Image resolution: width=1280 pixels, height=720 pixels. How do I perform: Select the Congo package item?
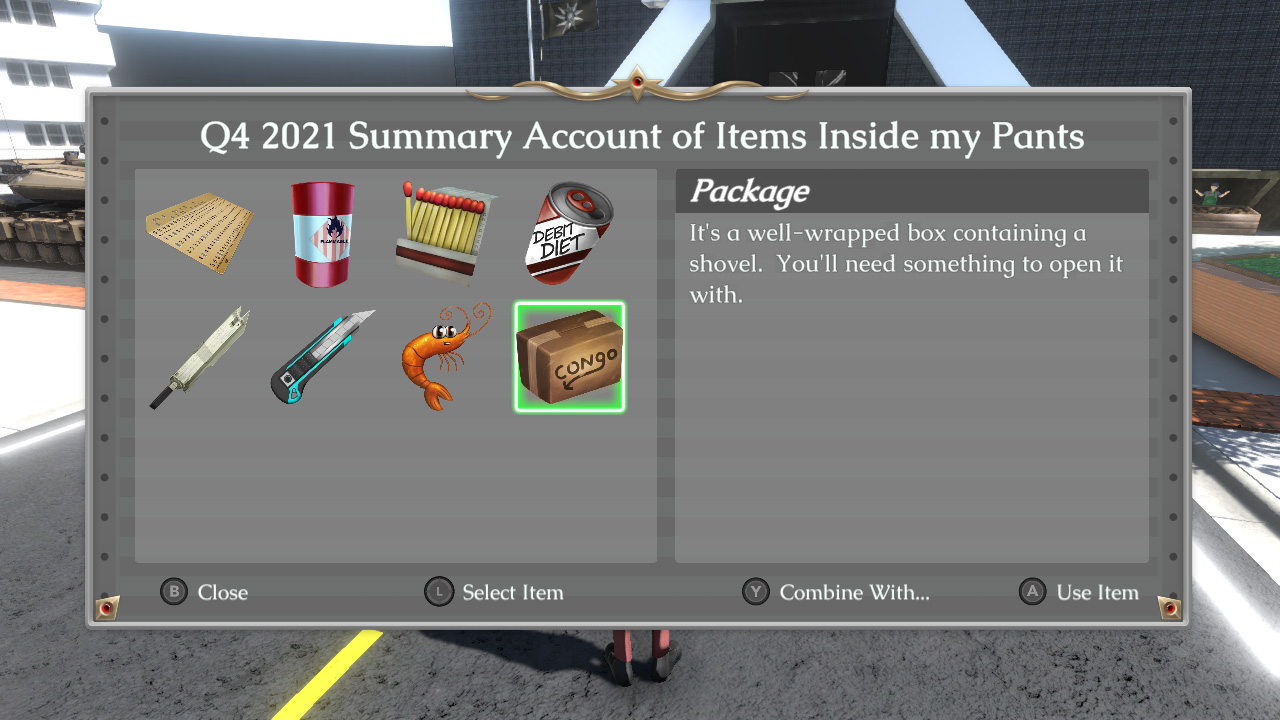click(x=569, y=357)
